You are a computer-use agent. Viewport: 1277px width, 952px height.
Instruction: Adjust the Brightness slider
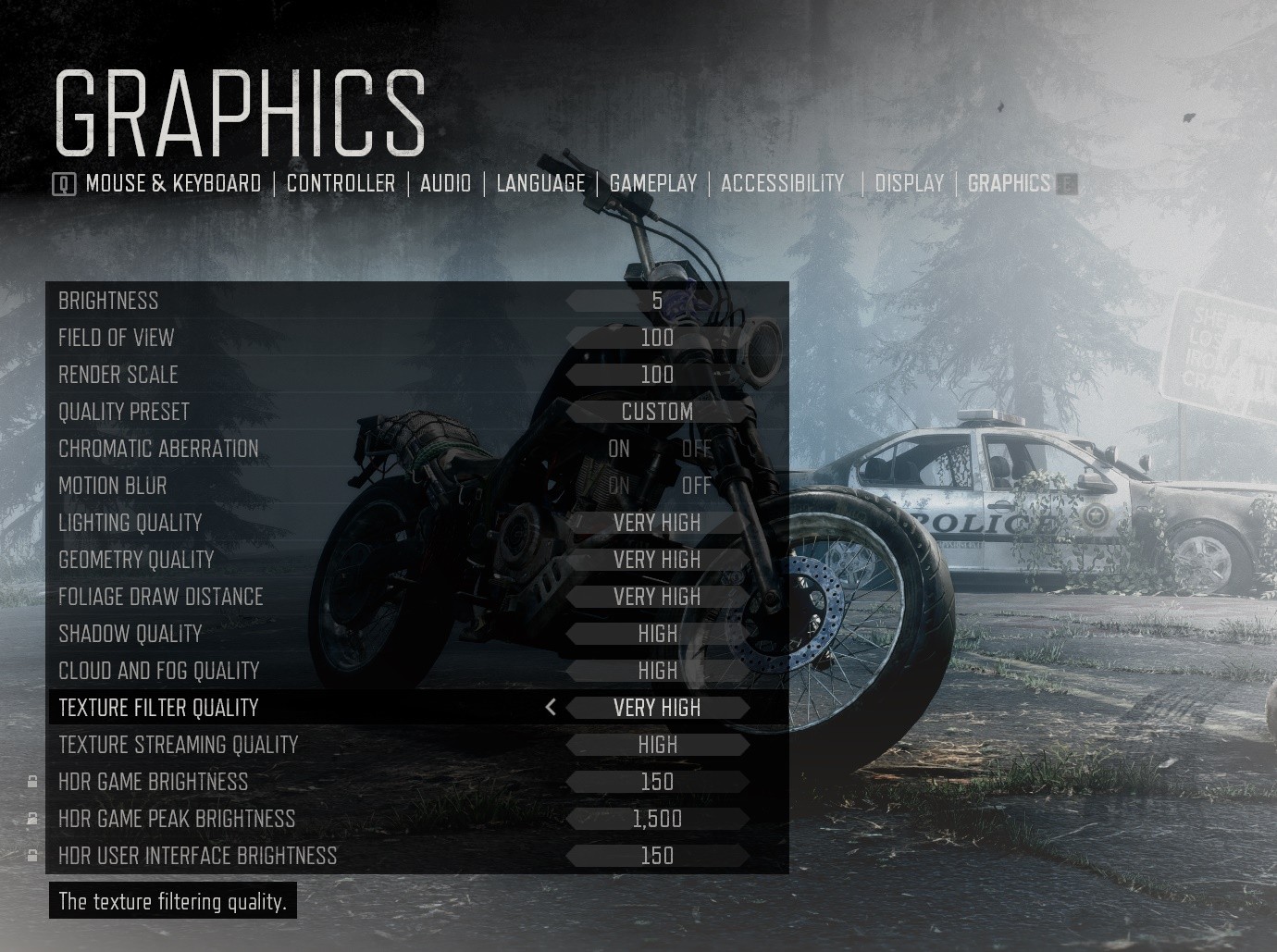(658, 300)
